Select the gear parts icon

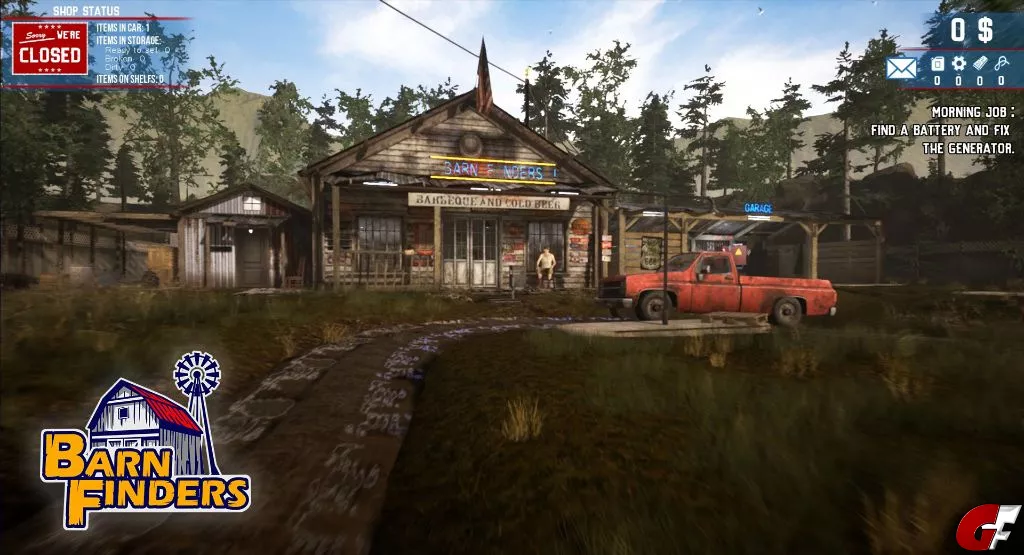tap(958, 64)
